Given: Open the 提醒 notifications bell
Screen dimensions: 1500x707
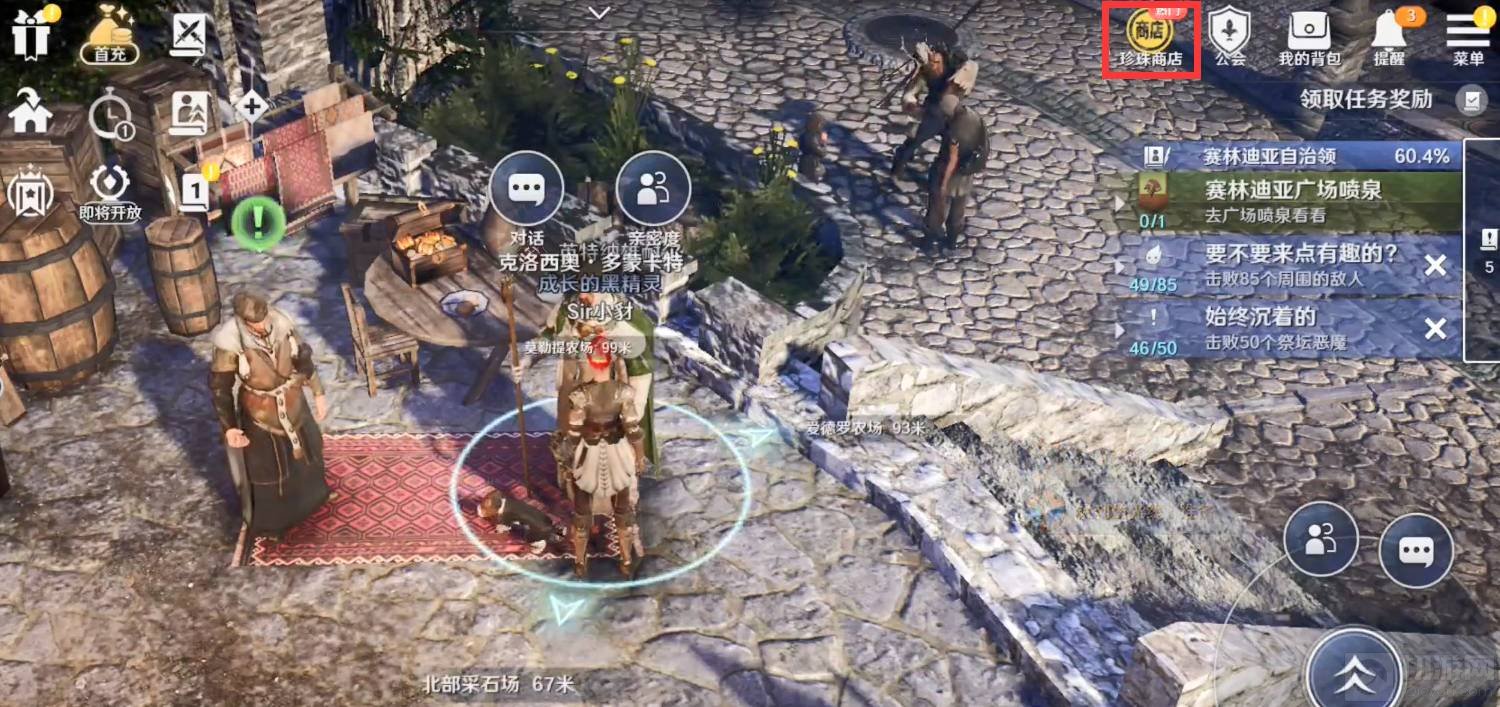Looking at the screenshot, I should pos(1389,38).
